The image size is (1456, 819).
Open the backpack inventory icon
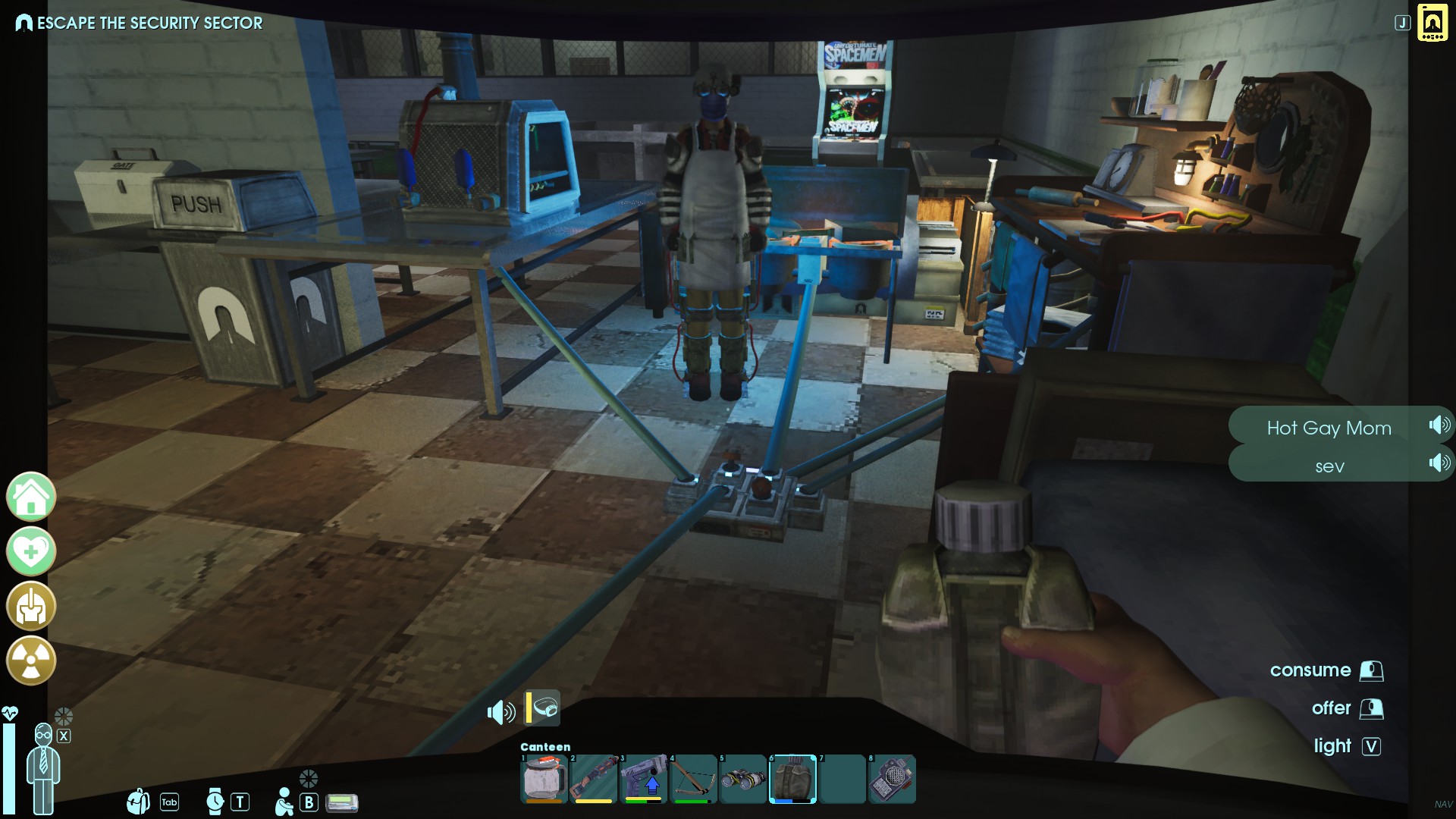click(x=138, y=801)
